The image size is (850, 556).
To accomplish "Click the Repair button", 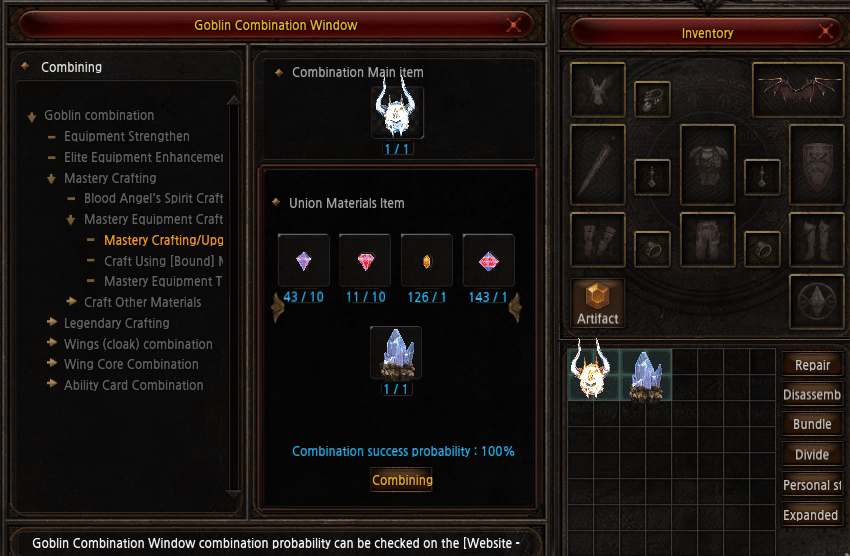I will coord(812,365).
